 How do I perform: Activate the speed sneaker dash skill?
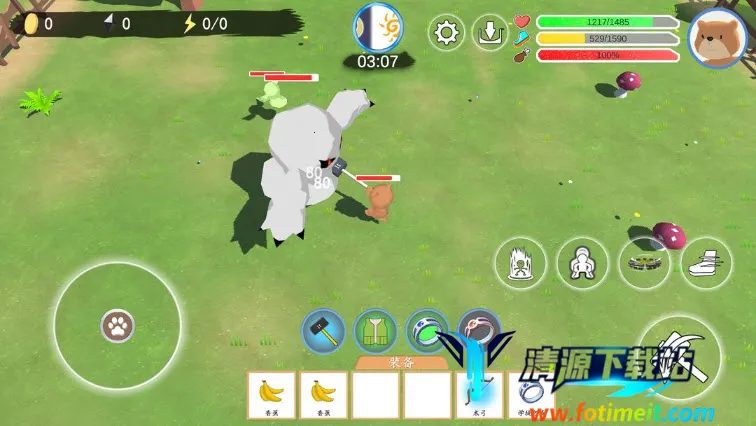point(706,264)
